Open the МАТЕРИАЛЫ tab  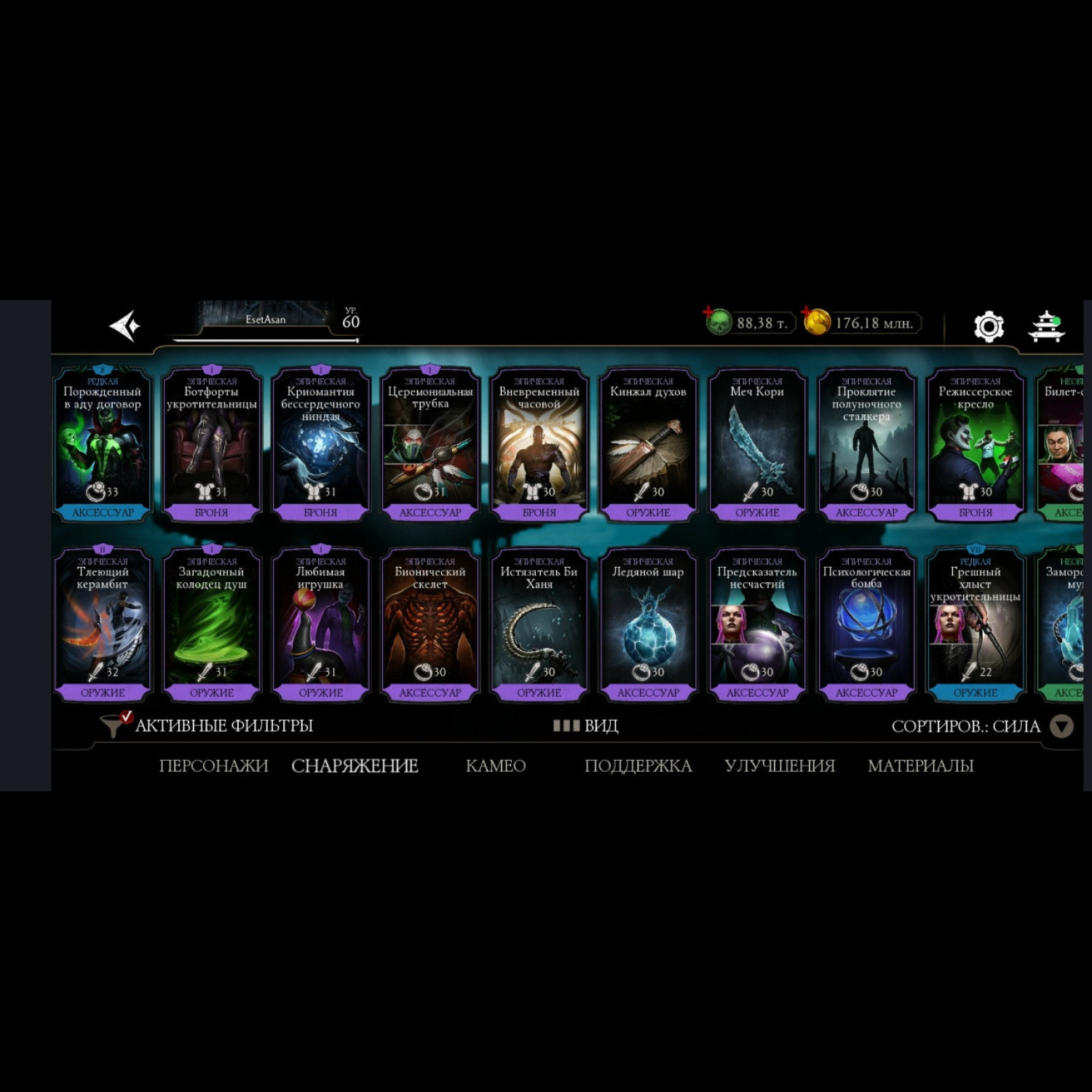point(920,766)
